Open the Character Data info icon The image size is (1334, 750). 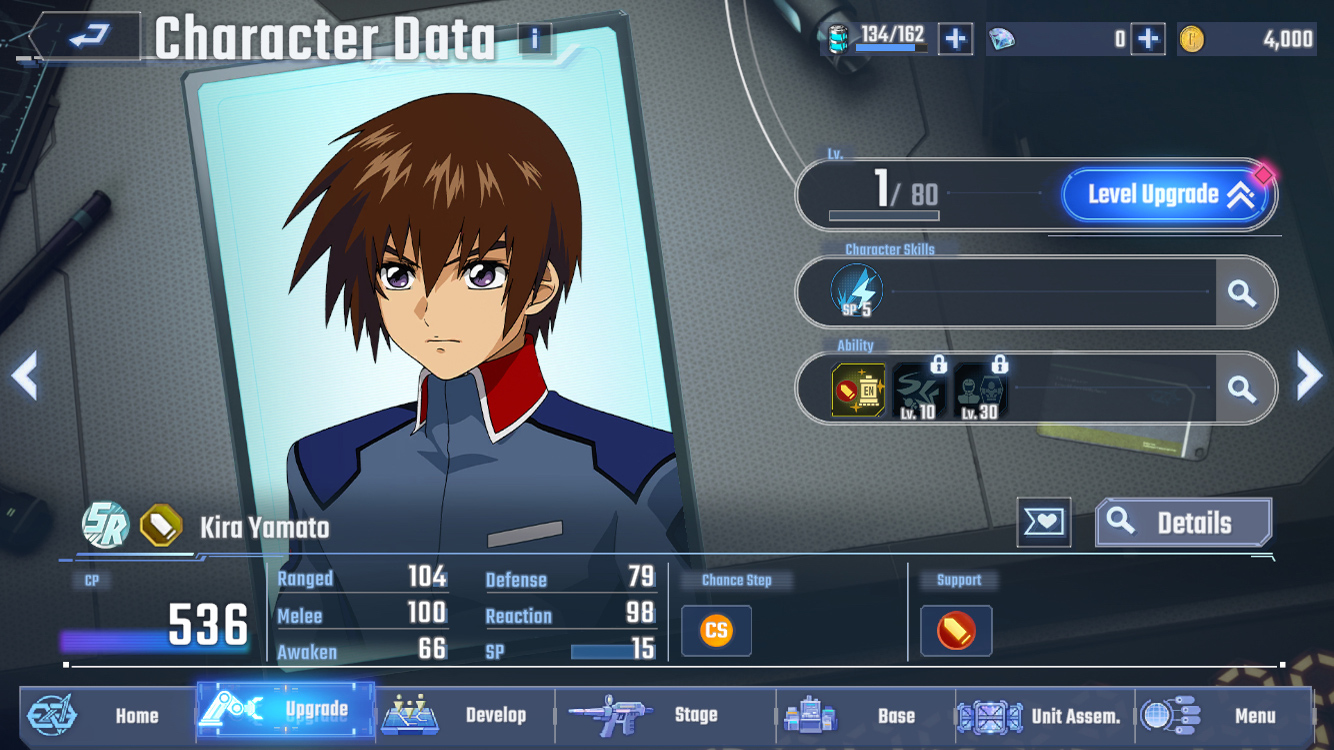[x=535, y=40]
